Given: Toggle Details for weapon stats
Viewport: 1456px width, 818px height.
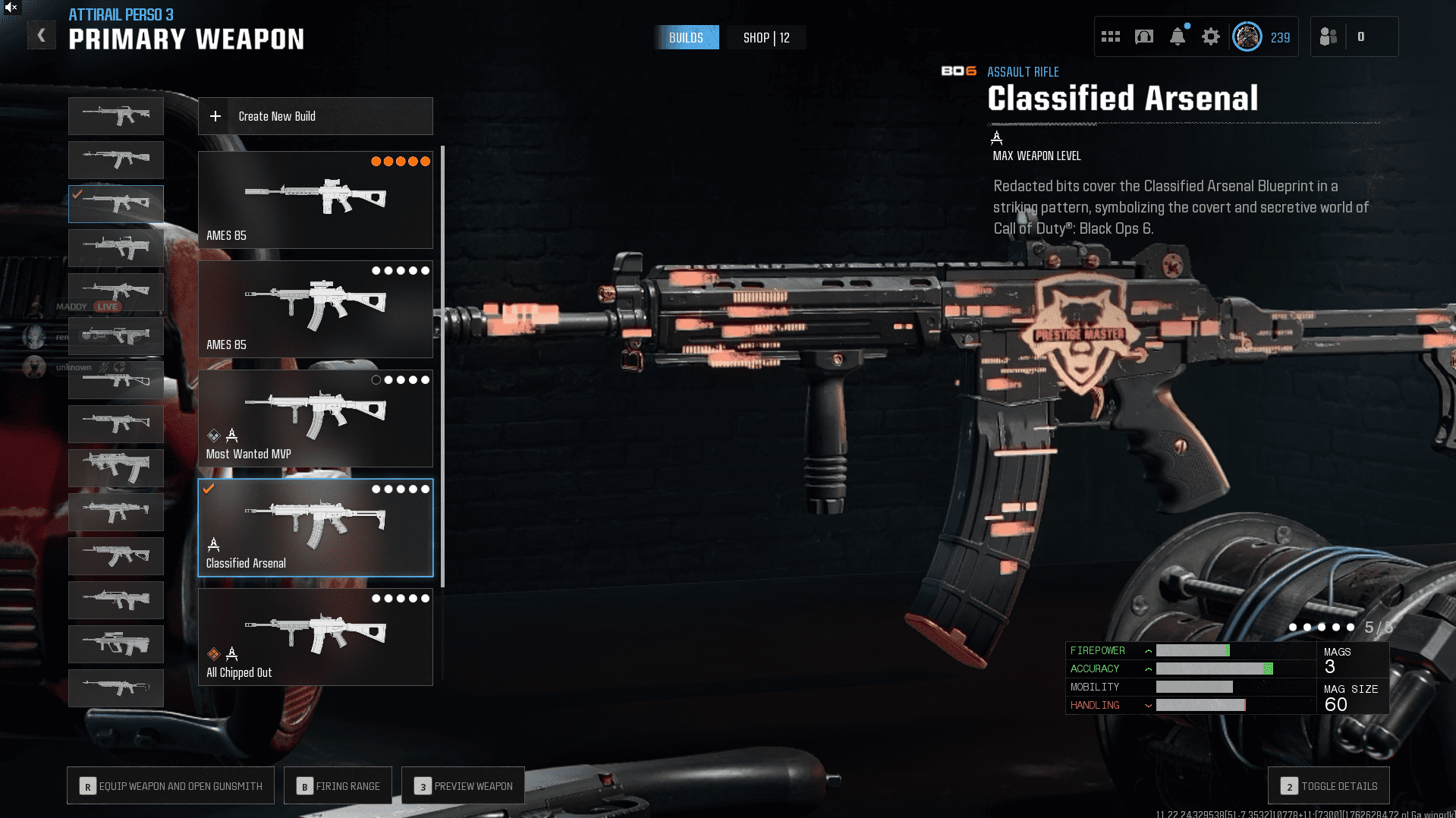Looking at the screenshot, I should click(1329, 786).
